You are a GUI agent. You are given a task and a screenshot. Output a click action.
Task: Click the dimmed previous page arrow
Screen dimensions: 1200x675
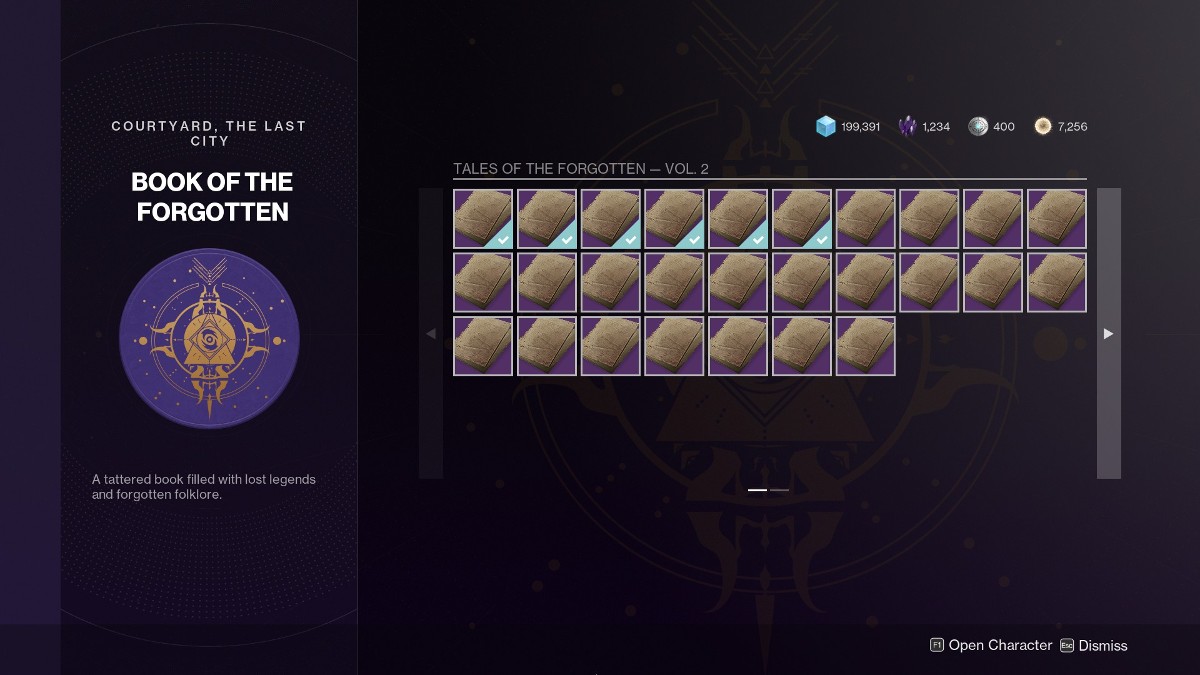[431, 333]
